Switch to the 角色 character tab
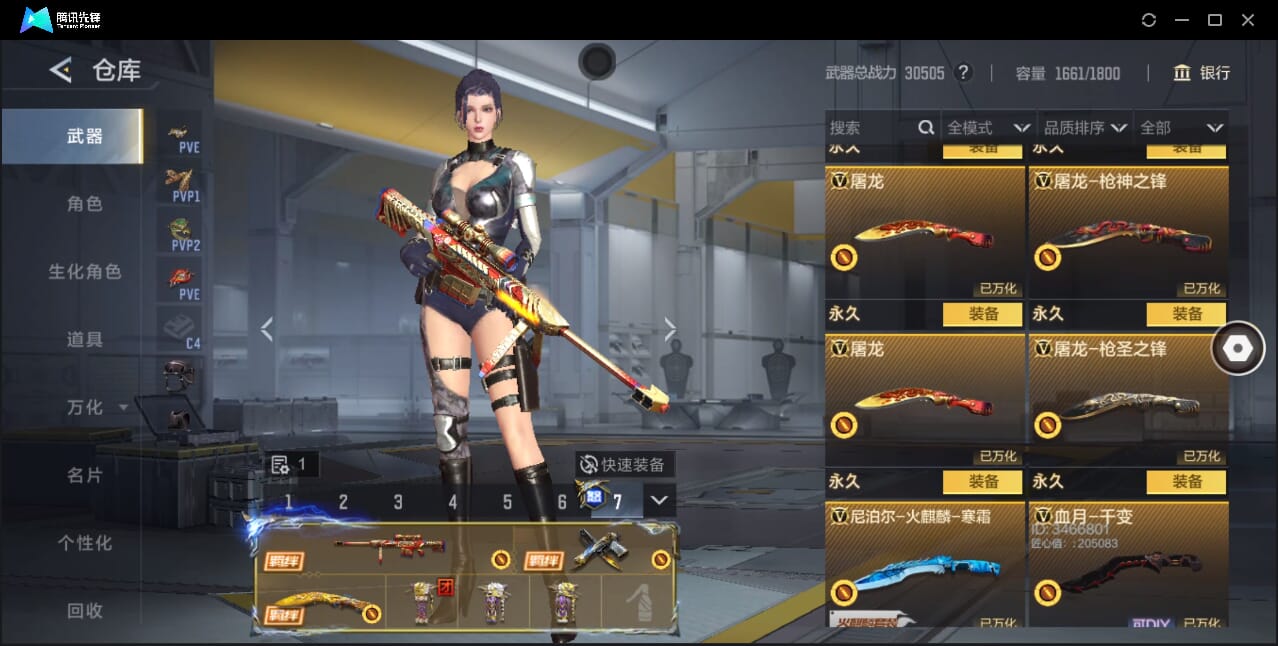 [84, 204]
